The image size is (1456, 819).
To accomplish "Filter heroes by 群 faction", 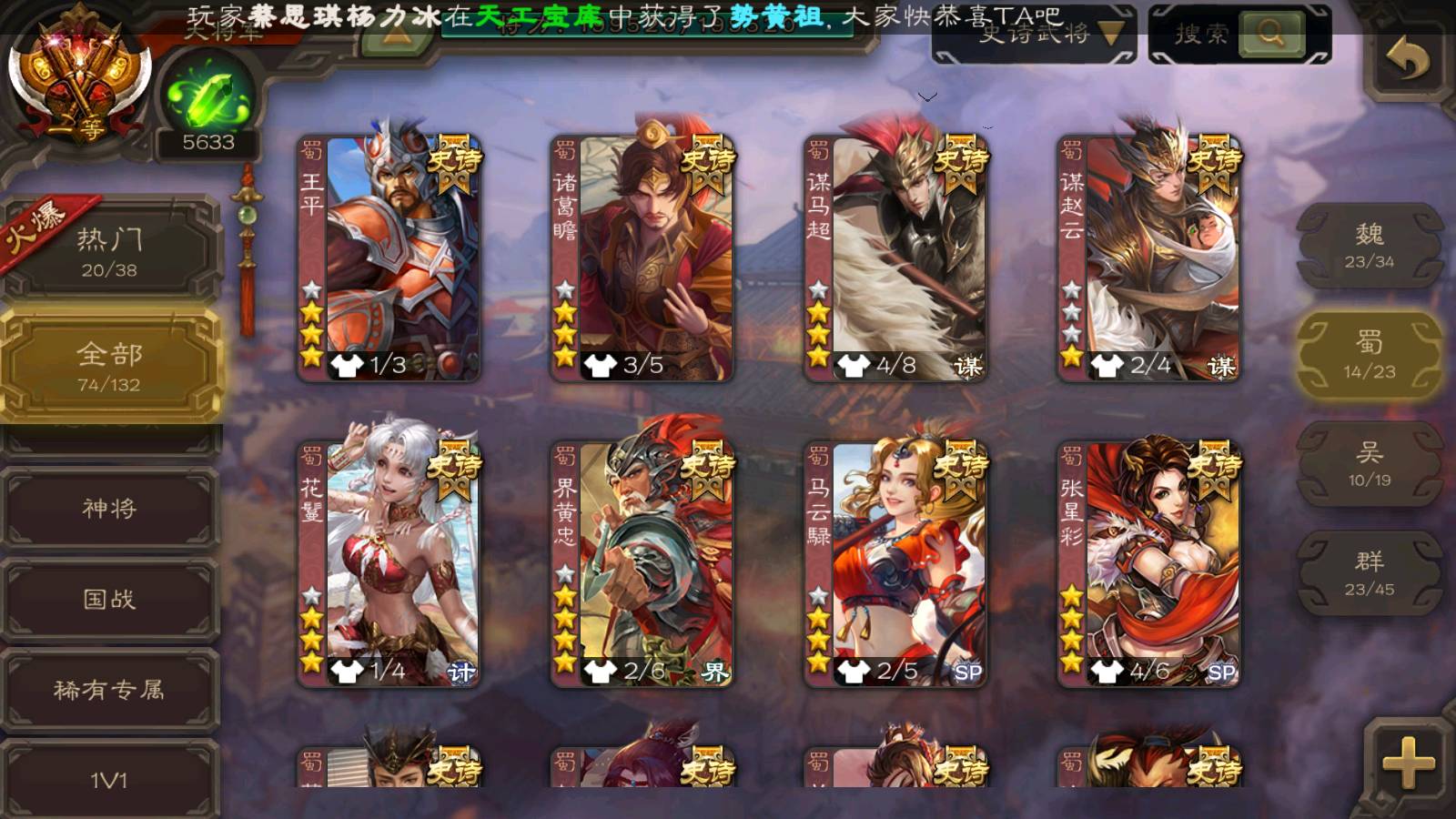I will 1369,573.
